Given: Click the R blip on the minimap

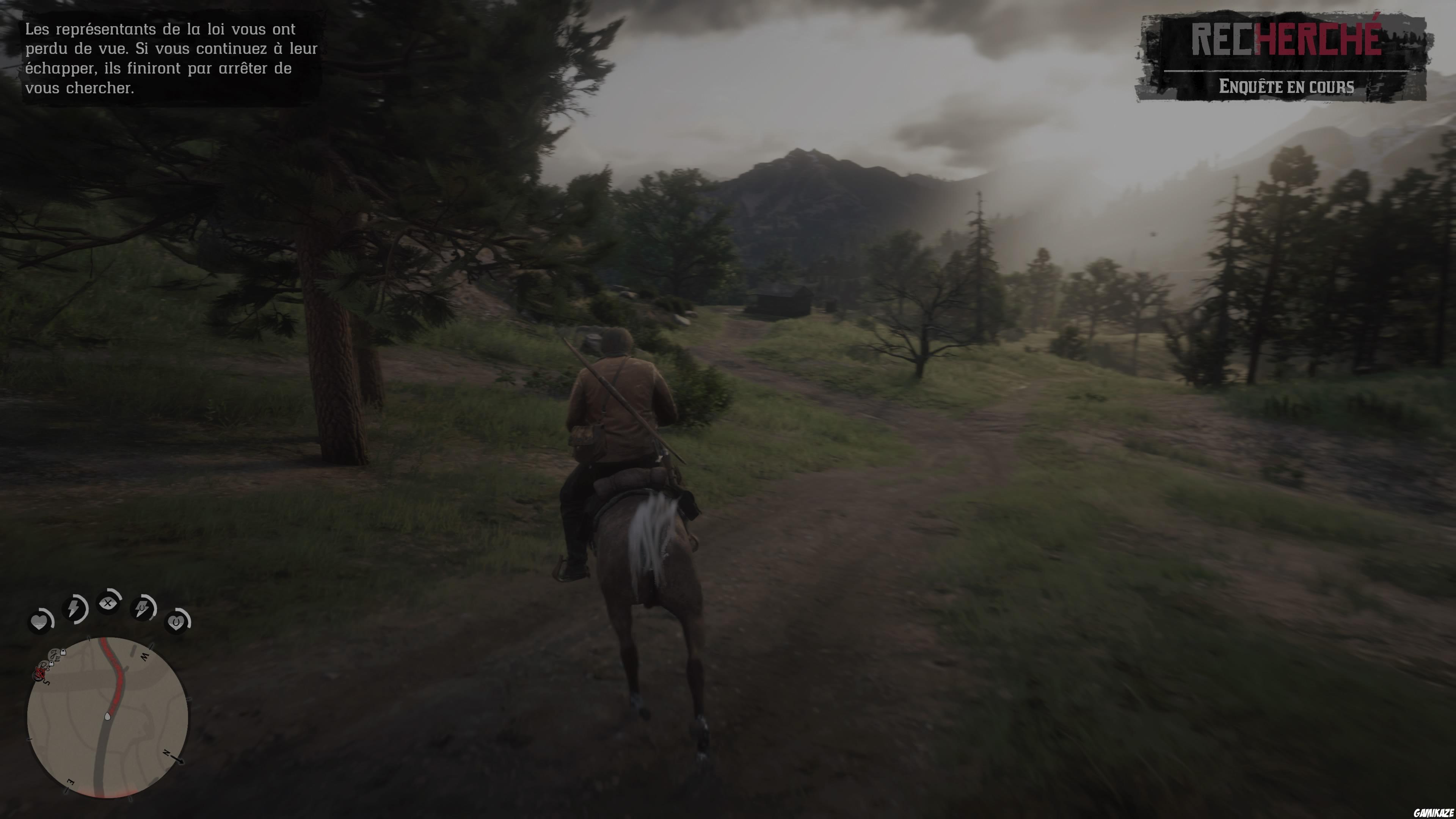Looking at the screenshot, I should pyautogui.click(x=43, y=666).
